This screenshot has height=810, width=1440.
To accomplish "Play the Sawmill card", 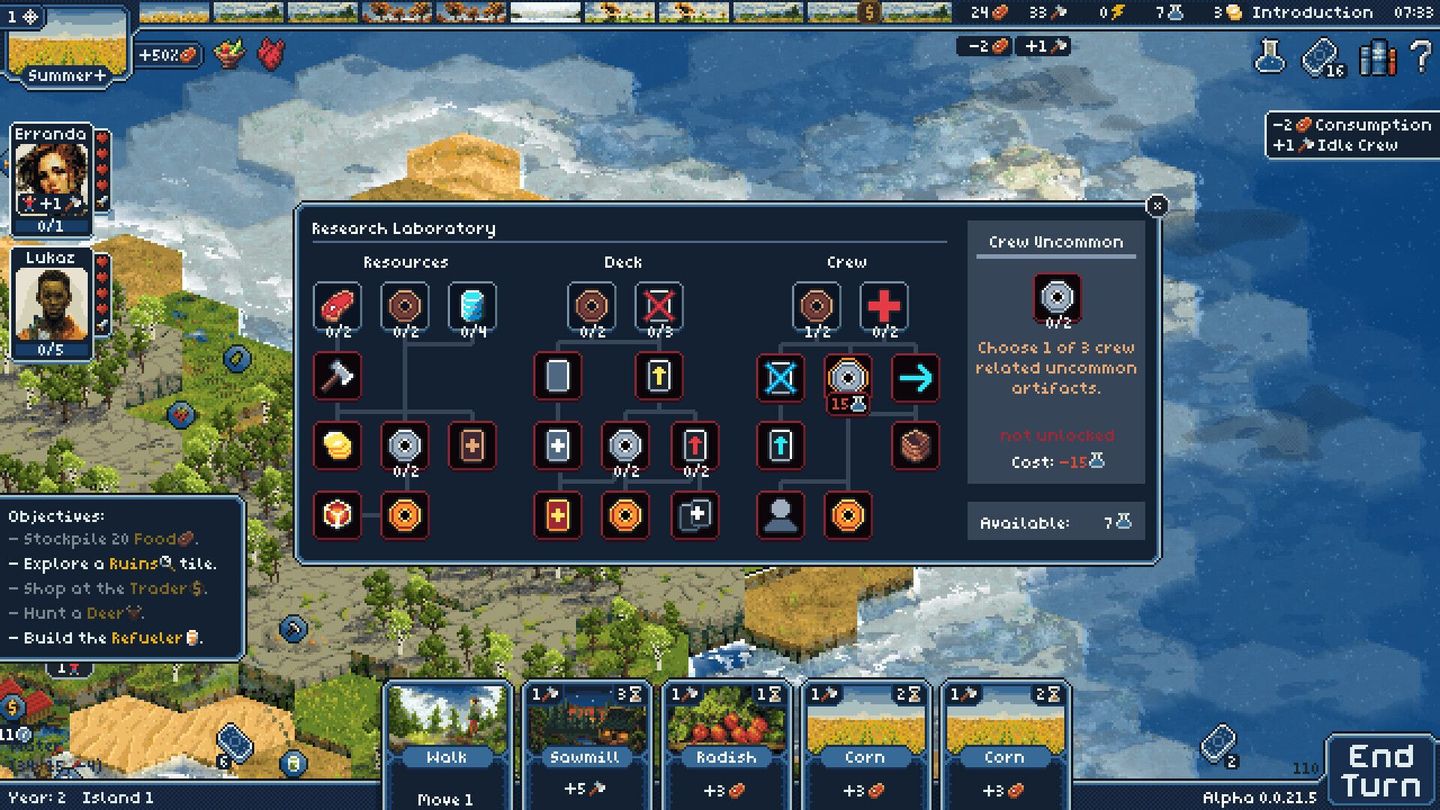I will click(586, 745).
